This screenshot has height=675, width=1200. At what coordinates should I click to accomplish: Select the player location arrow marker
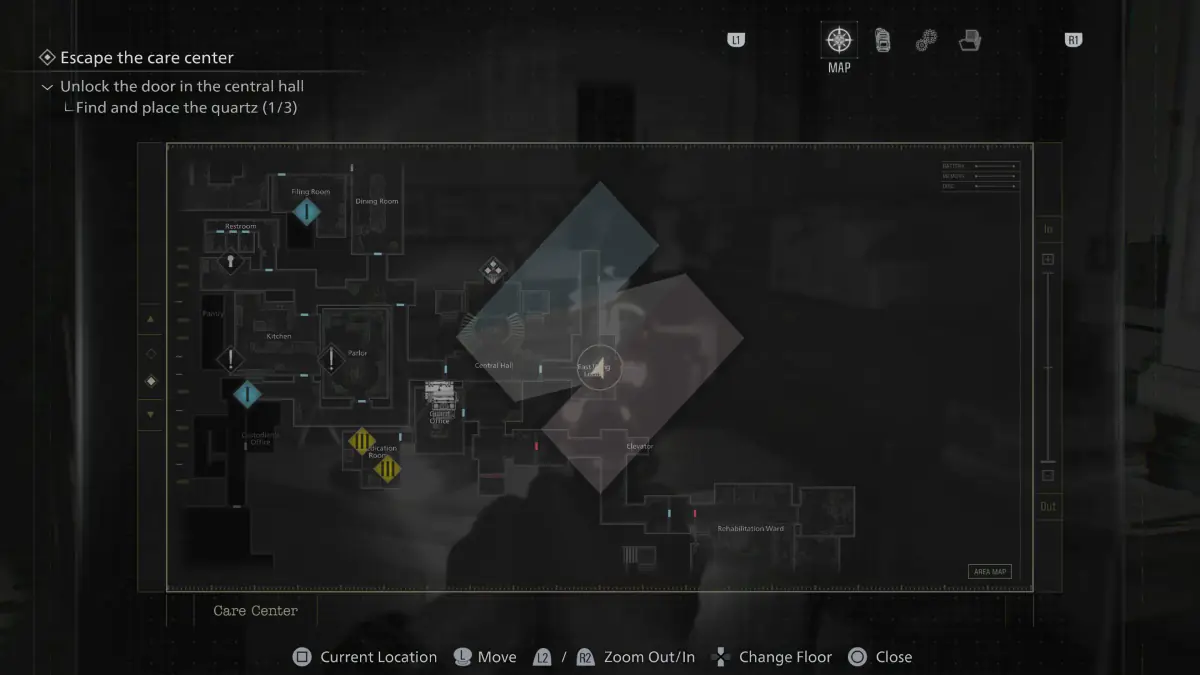(599, 368)
